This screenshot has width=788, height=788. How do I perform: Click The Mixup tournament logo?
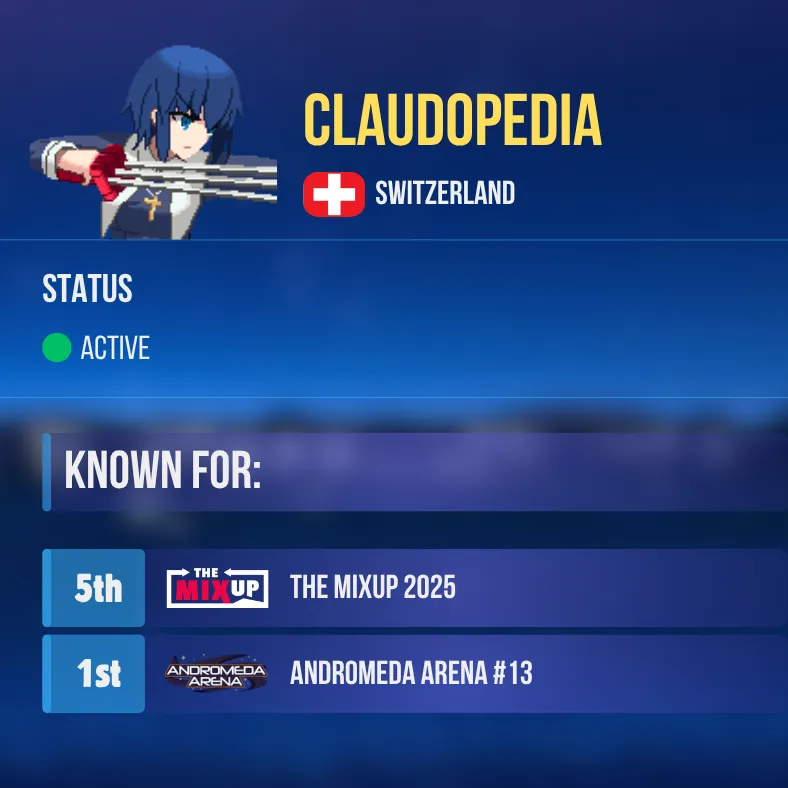pyautogui.click(x=217, y=588)
